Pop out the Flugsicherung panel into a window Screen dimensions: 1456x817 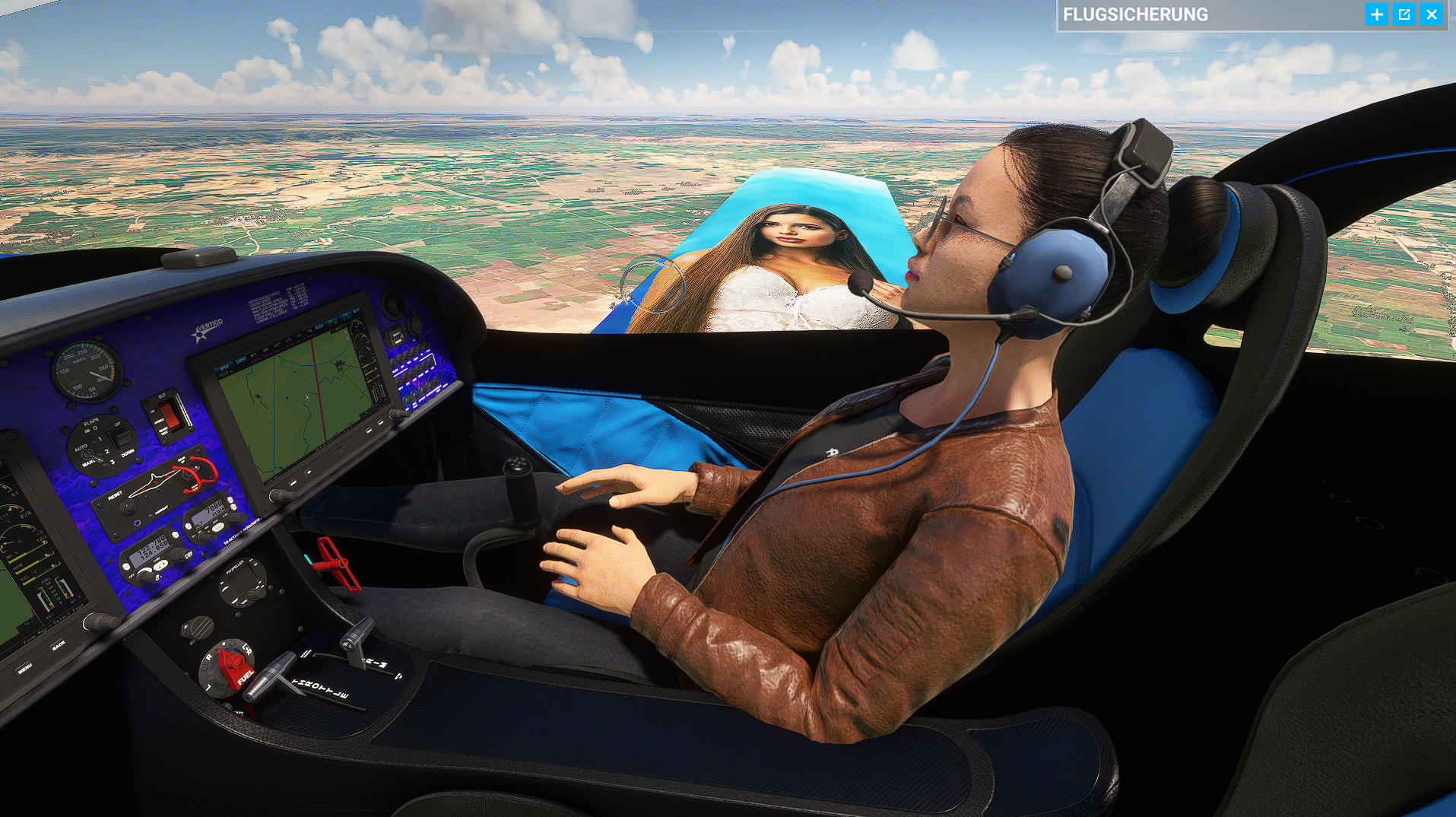pyautogui.click(x=1404, y=14)
